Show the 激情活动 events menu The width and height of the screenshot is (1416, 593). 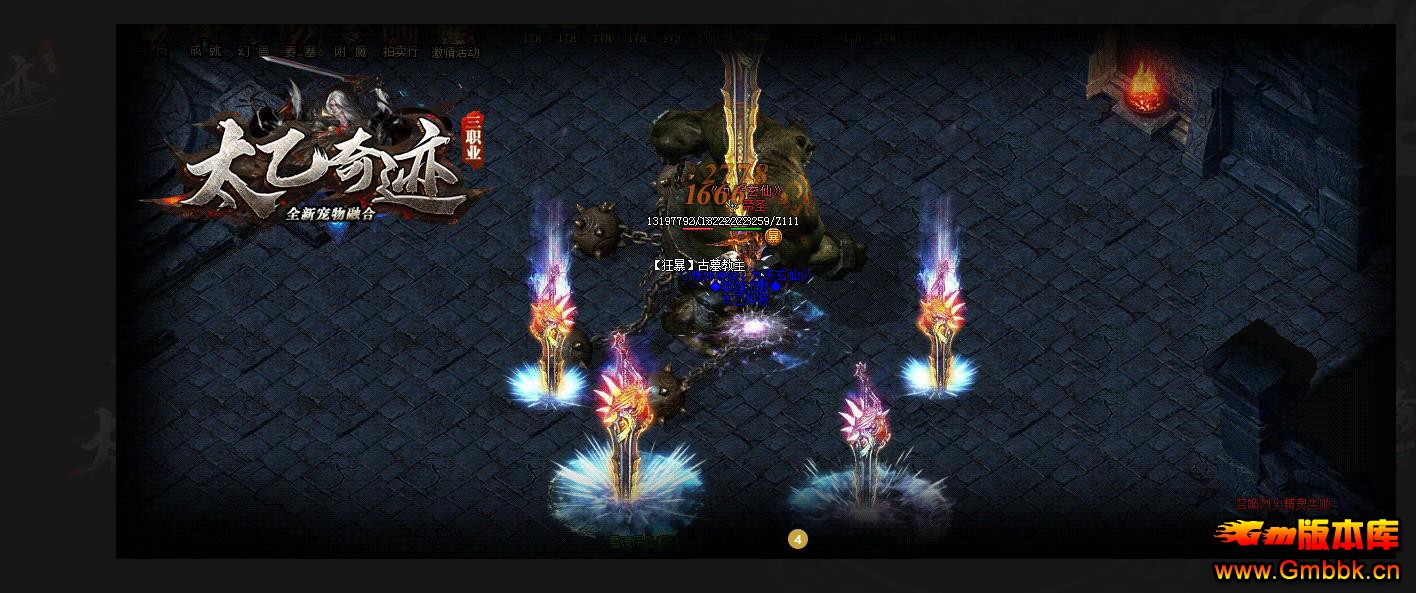tap(455, 52)
